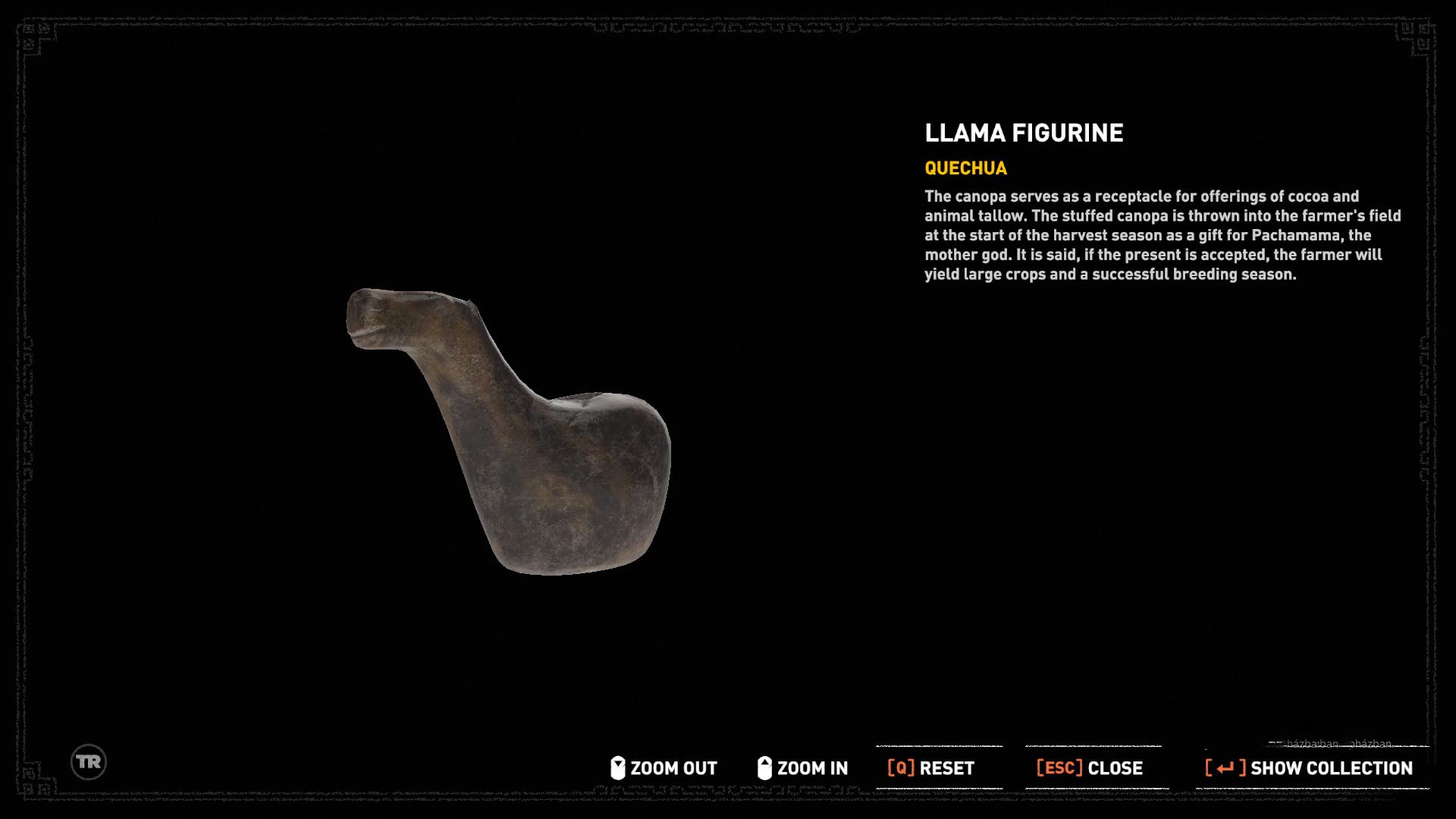Zoom out from the figurine

[x=664, y=768]
